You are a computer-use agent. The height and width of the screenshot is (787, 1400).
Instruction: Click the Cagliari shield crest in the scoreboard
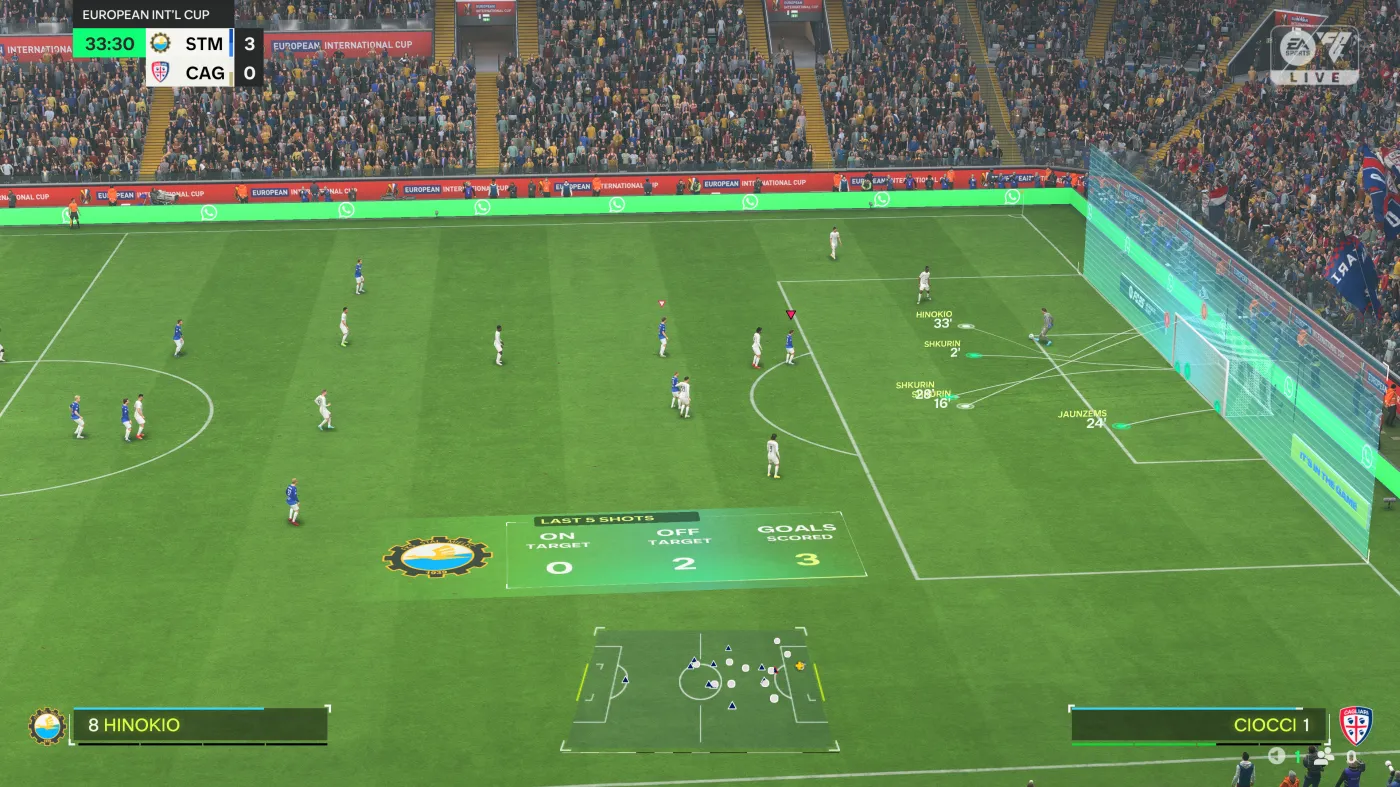(x=160, y=72)
